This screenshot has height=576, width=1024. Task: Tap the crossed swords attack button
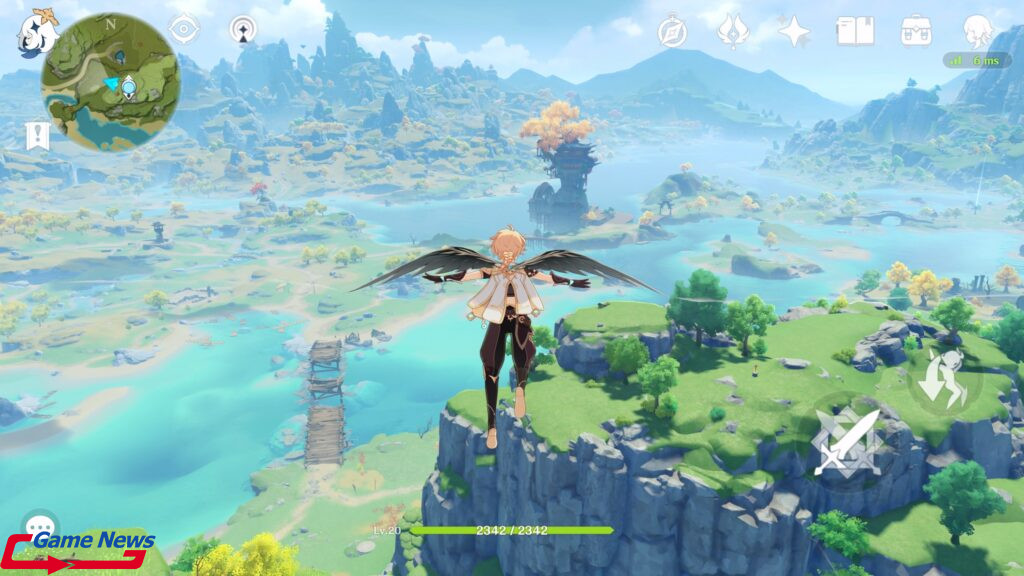click(x=846, y=441)
